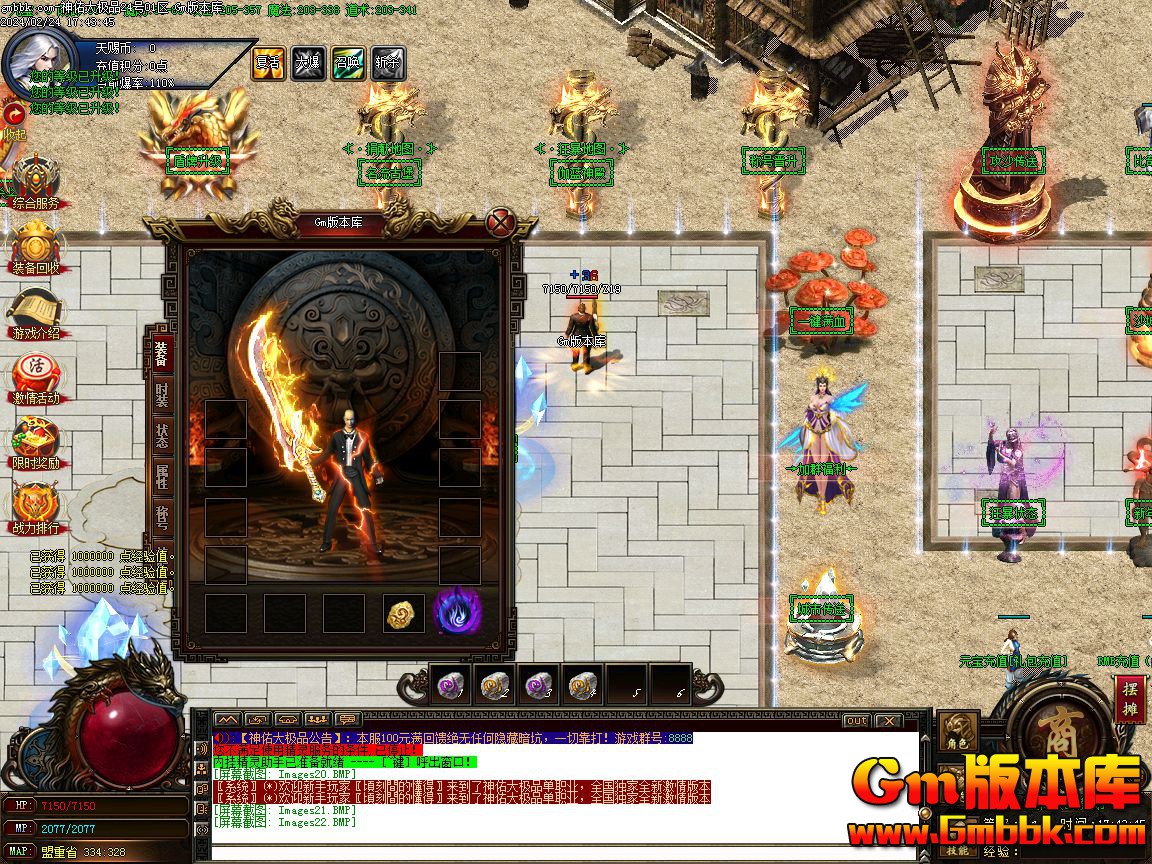Trigger the 斩杀 execute button
1152x864 pixels.
coord(388,64)
